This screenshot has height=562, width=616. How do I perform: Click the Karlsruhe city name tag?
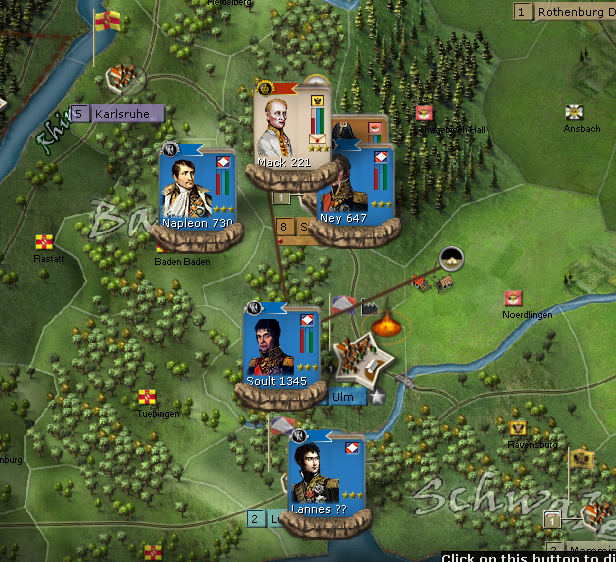[123, 114]
